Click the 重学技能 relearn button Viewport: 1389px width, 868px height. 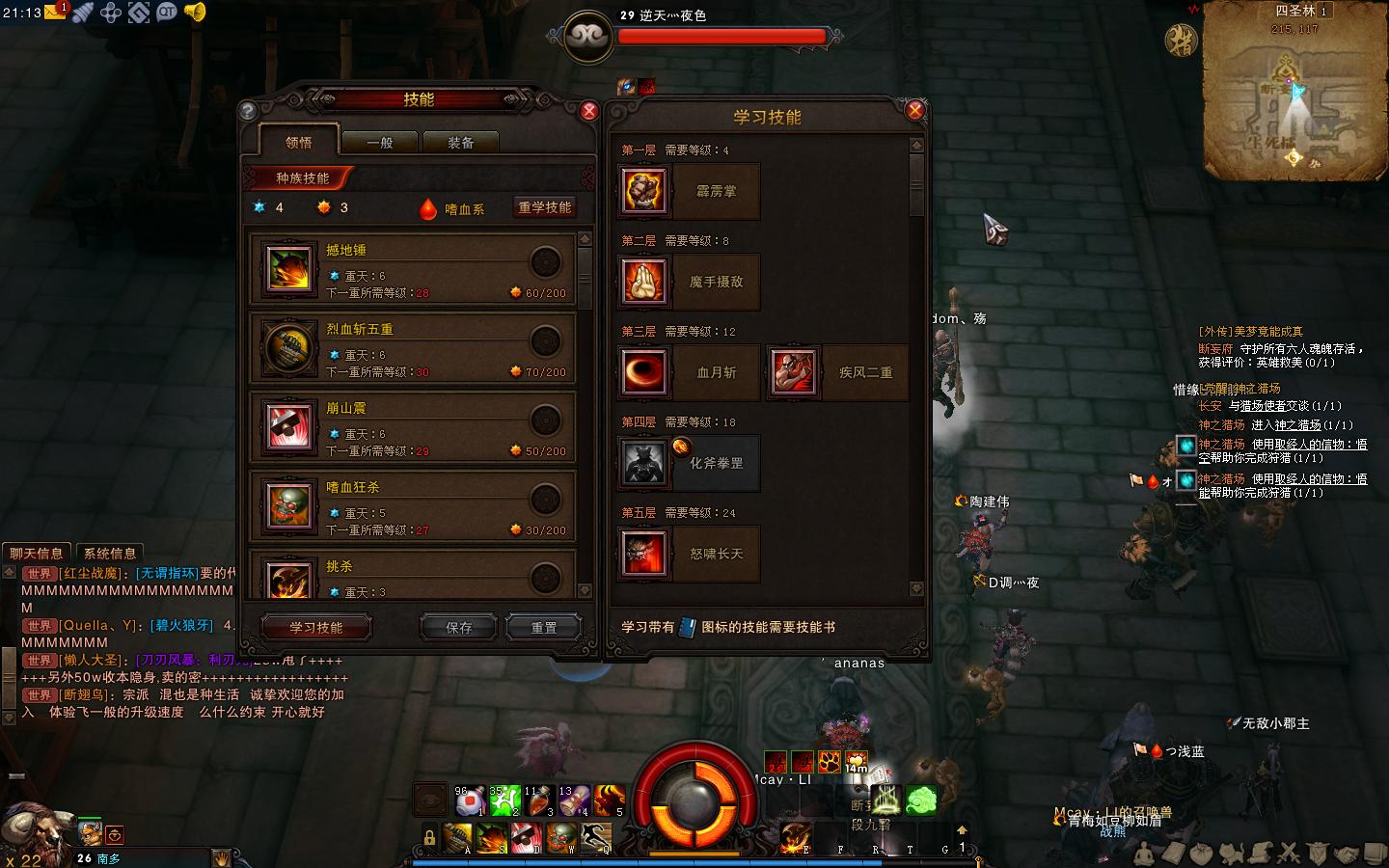coord(545,207)
